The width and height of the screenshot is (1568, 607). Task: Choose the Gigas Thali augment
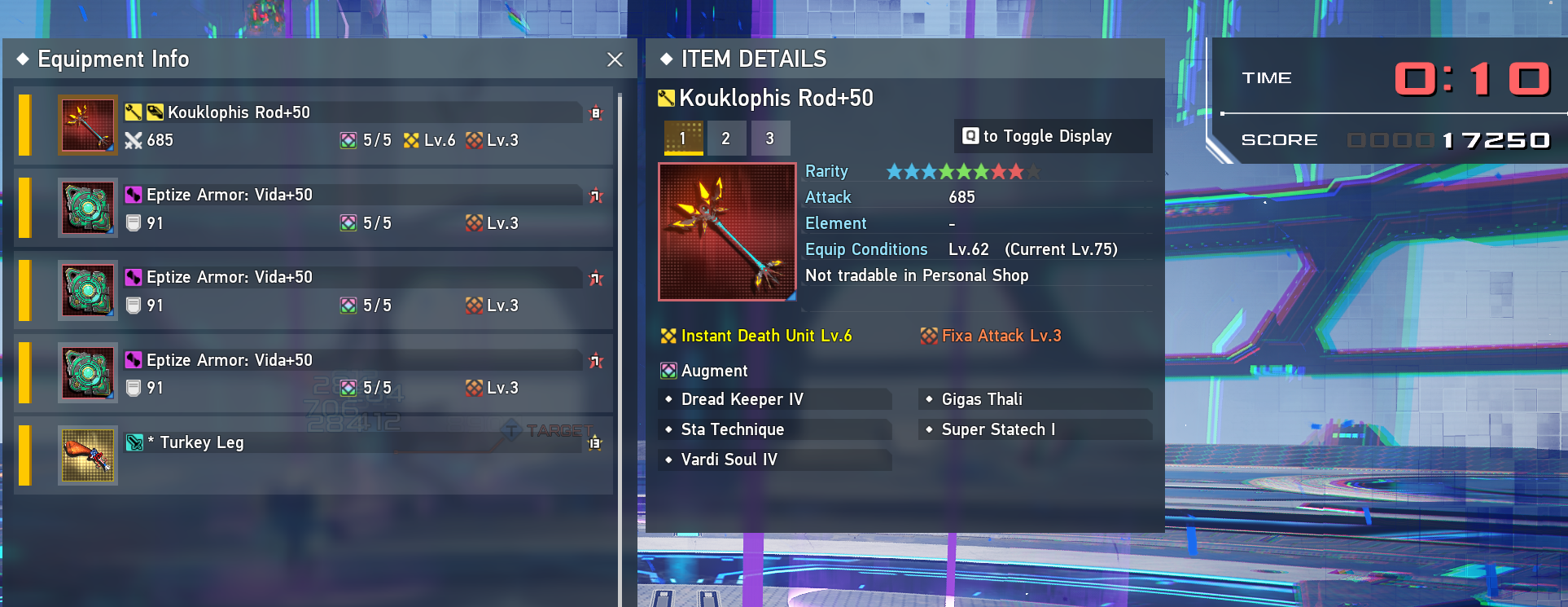coord(982,399)
